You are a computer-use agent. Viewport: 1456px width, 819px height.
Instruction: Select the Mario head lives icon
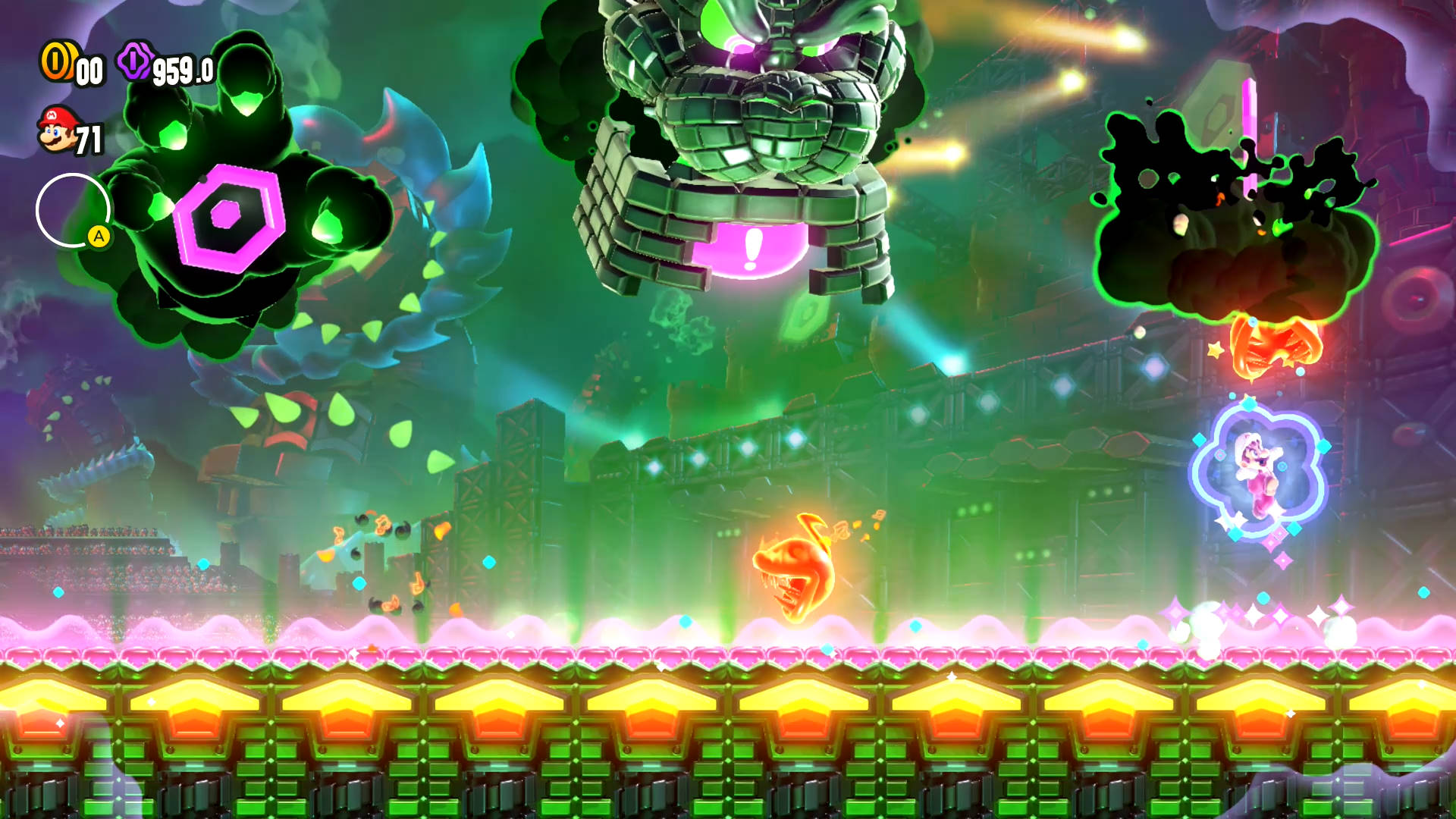coord(58,130)
